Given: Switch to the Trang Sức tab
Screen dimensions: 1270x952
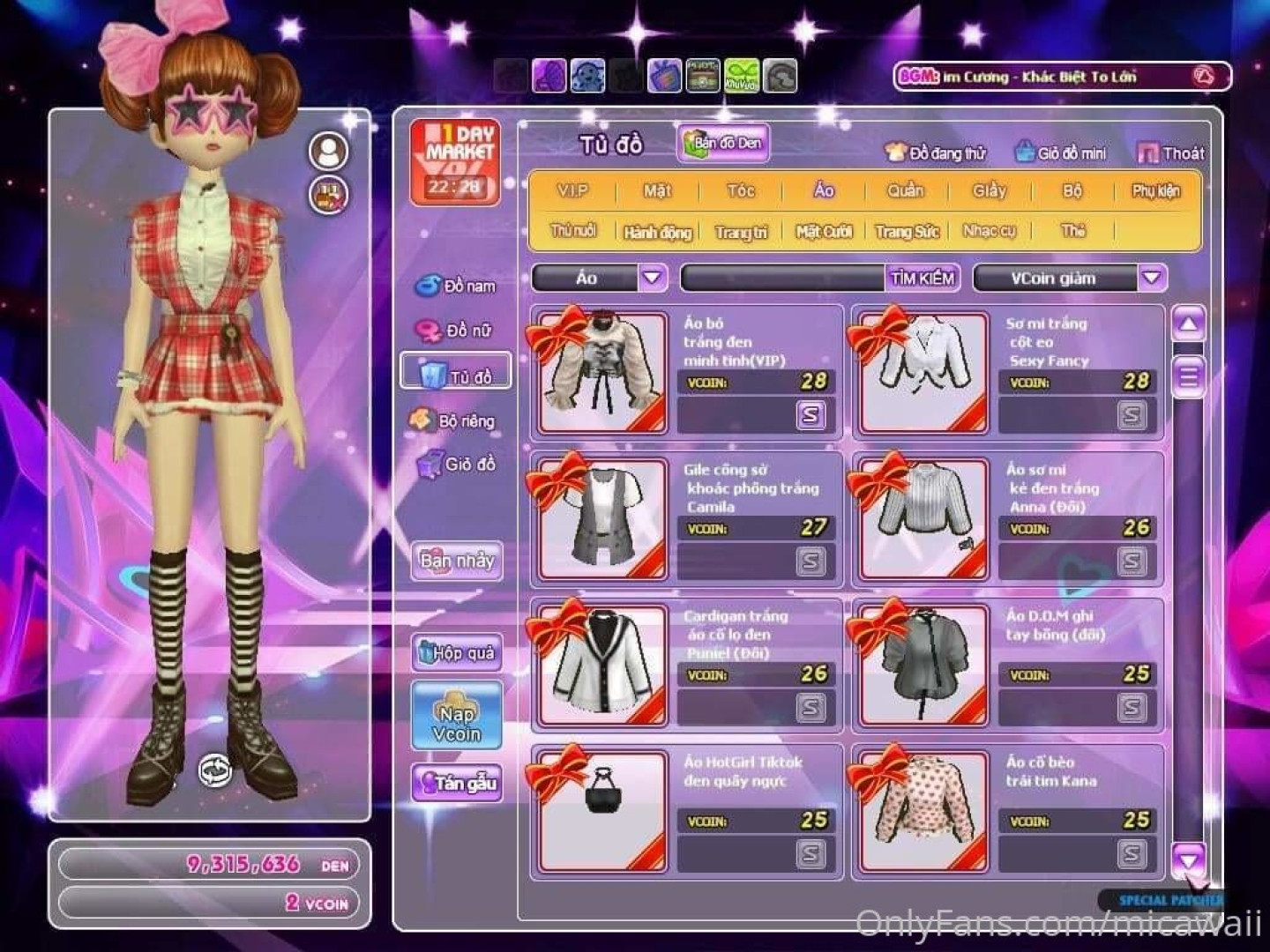Looking at the screenshot, I should click(907, 232).
